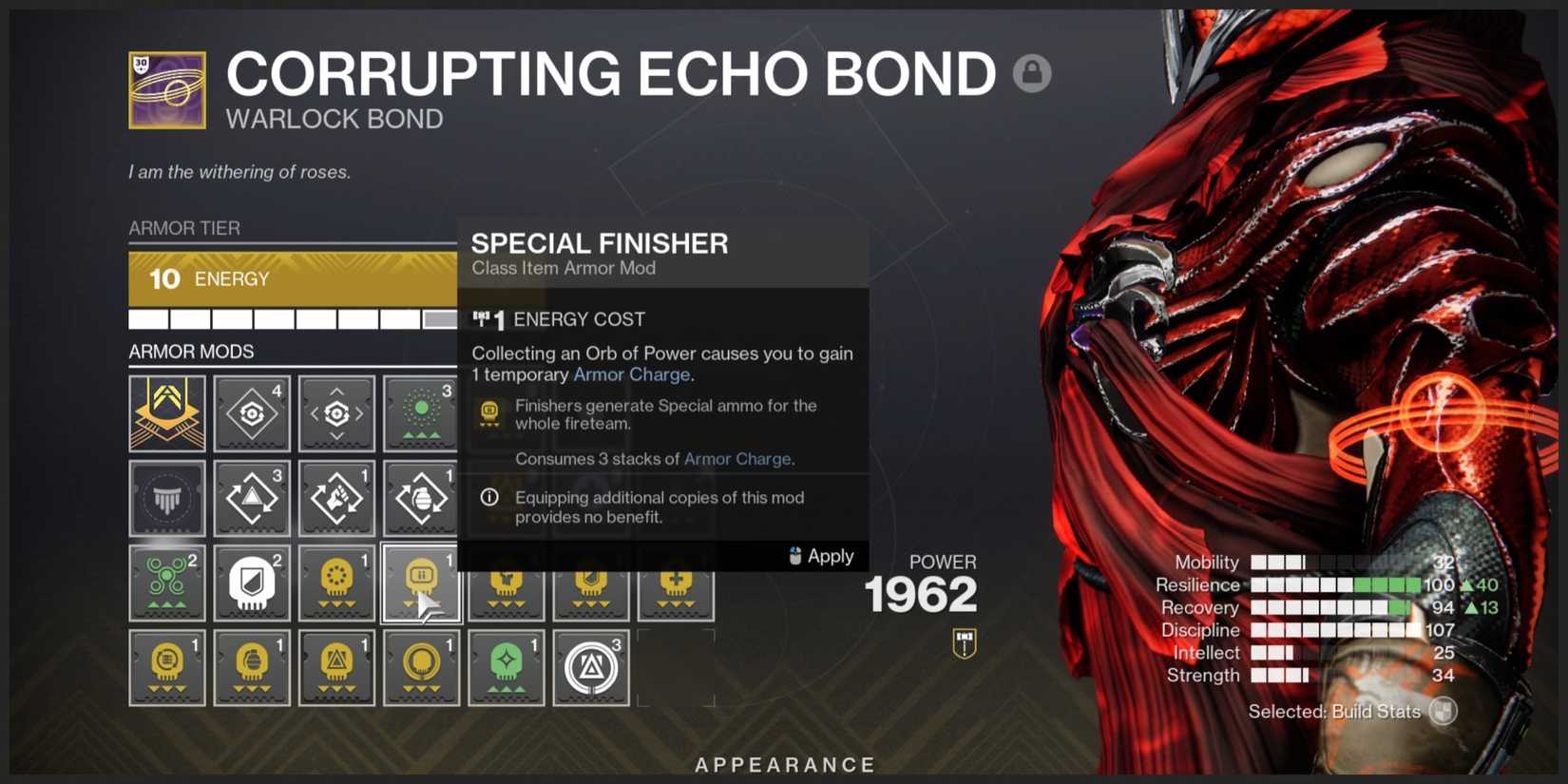Click the empty Warlock Bond mod slot
The height and width of the screenshot is (784, 1568).
[x=167, y=497]
